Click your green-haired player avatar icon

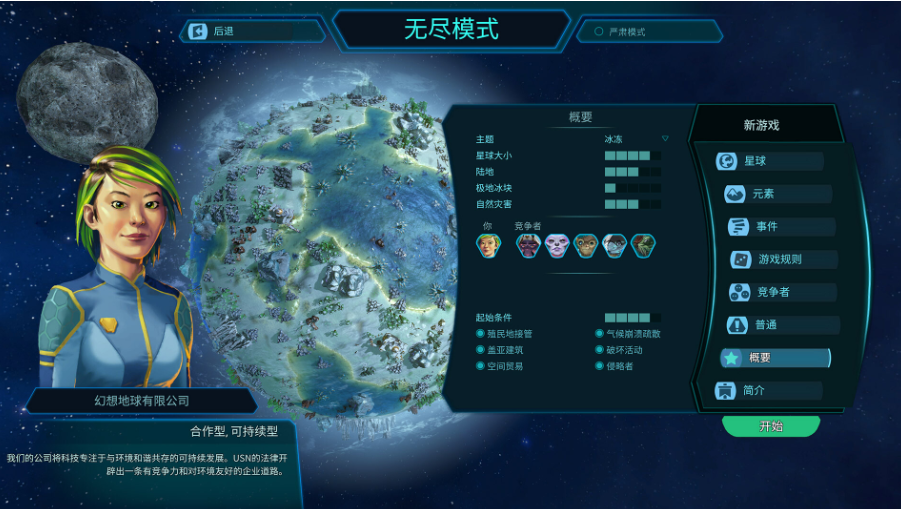(487, 245)
